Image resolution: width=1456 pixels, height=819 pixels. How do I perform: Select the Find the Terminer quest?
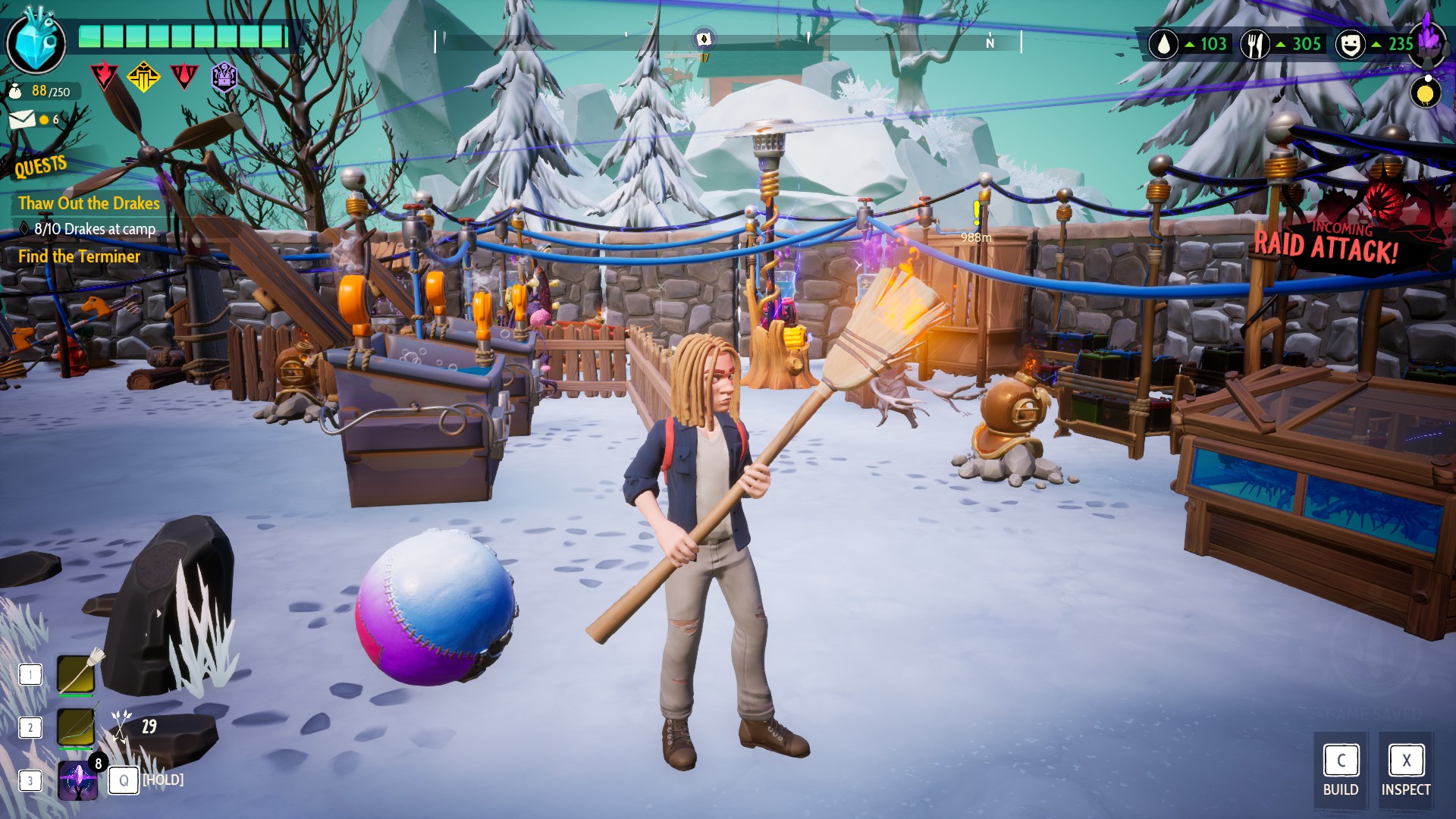pyautogui.click(x=79, y=256)
